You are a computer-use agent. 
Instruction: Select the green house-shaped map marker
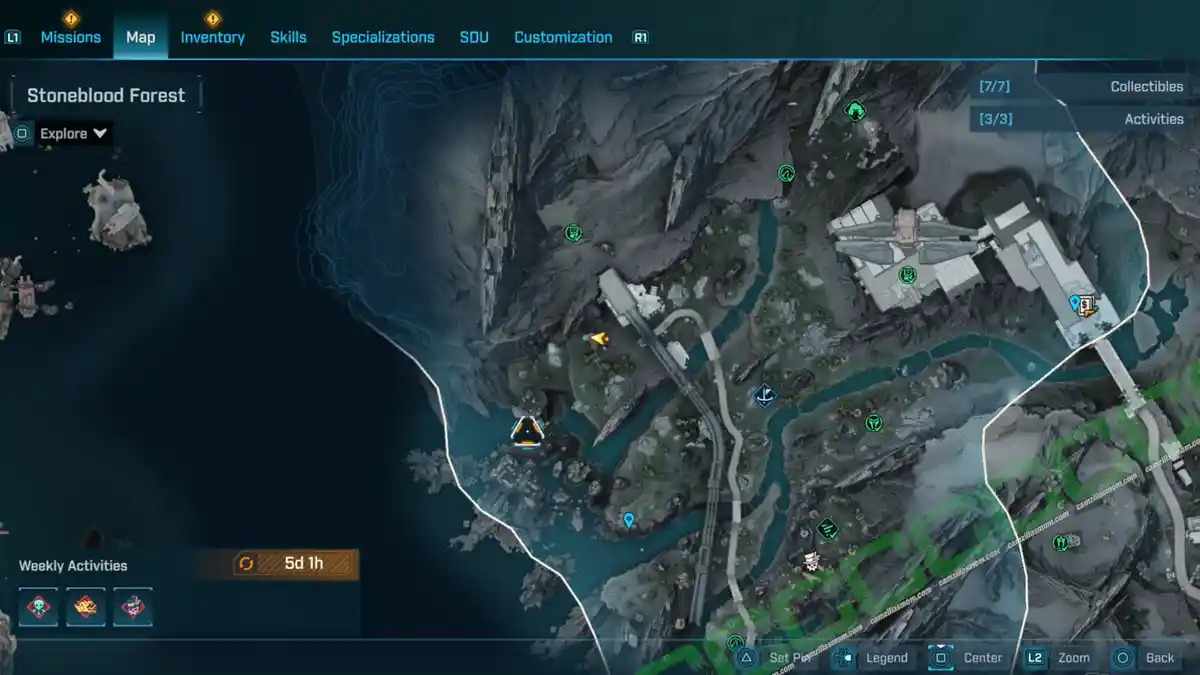855,110
